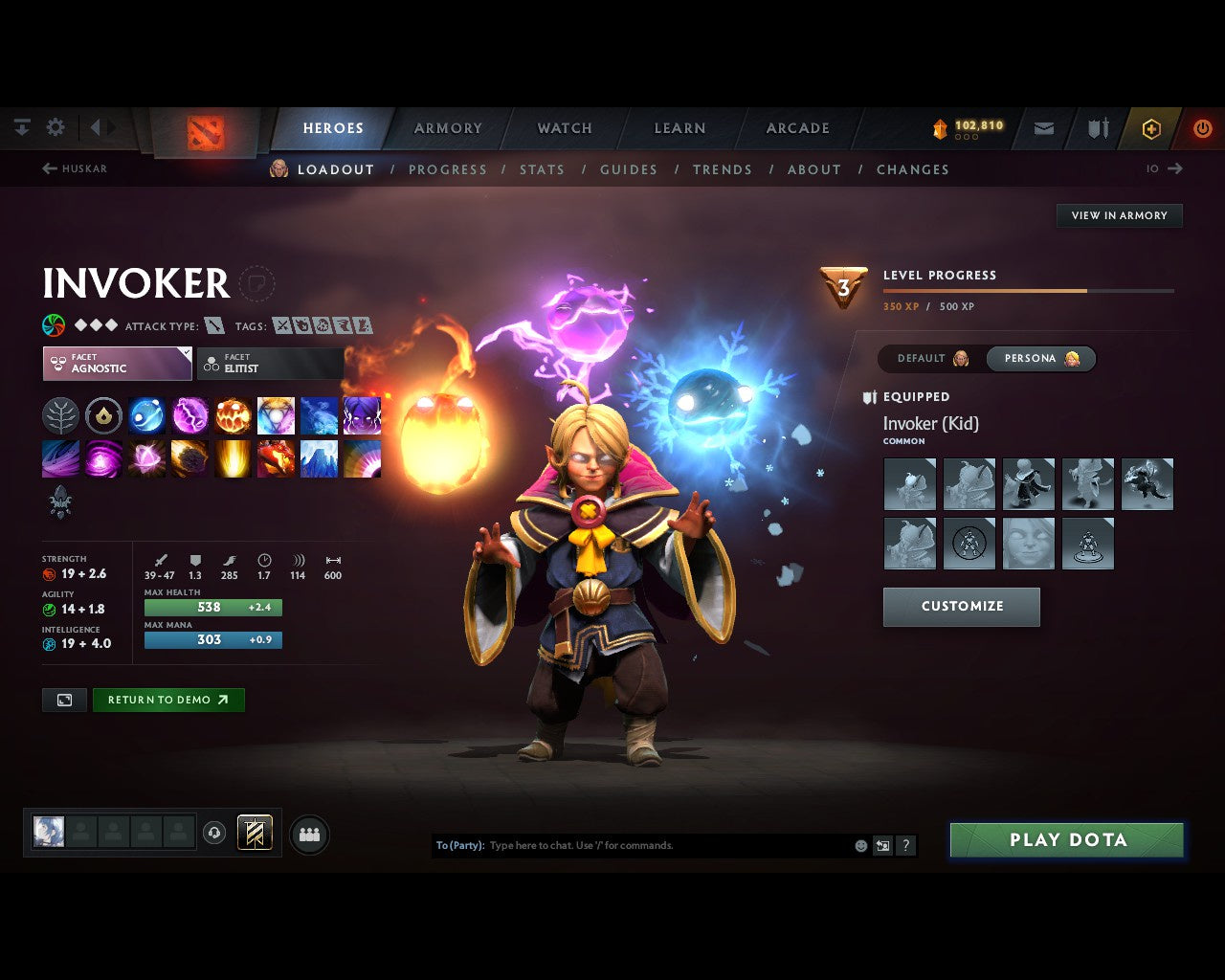Open the Armory tab
Viewport: 1225px width, 980px height.
(448, 128)
